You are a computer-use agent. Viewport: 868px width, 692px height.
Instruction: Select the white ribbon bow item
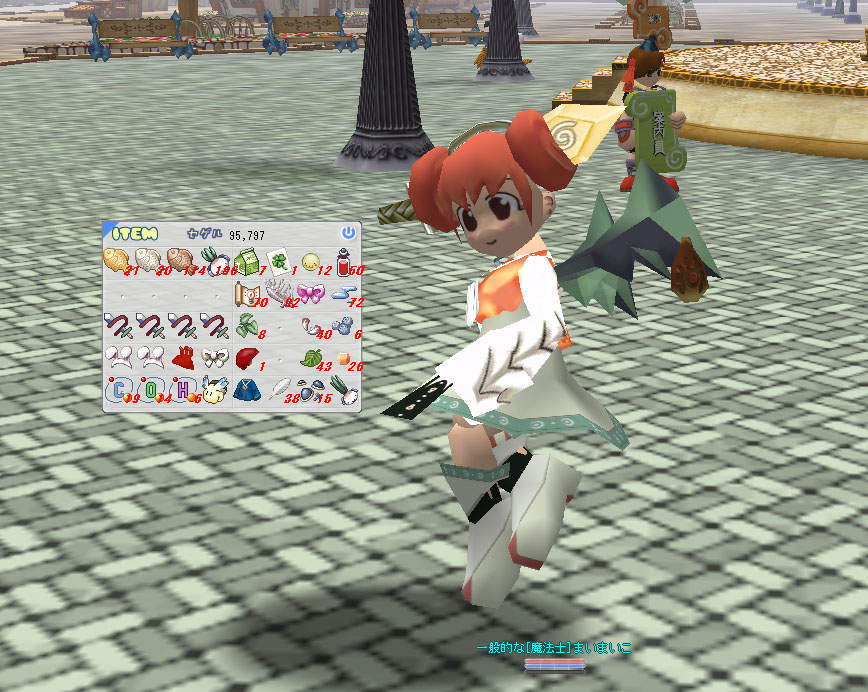[x=214, y=357]
